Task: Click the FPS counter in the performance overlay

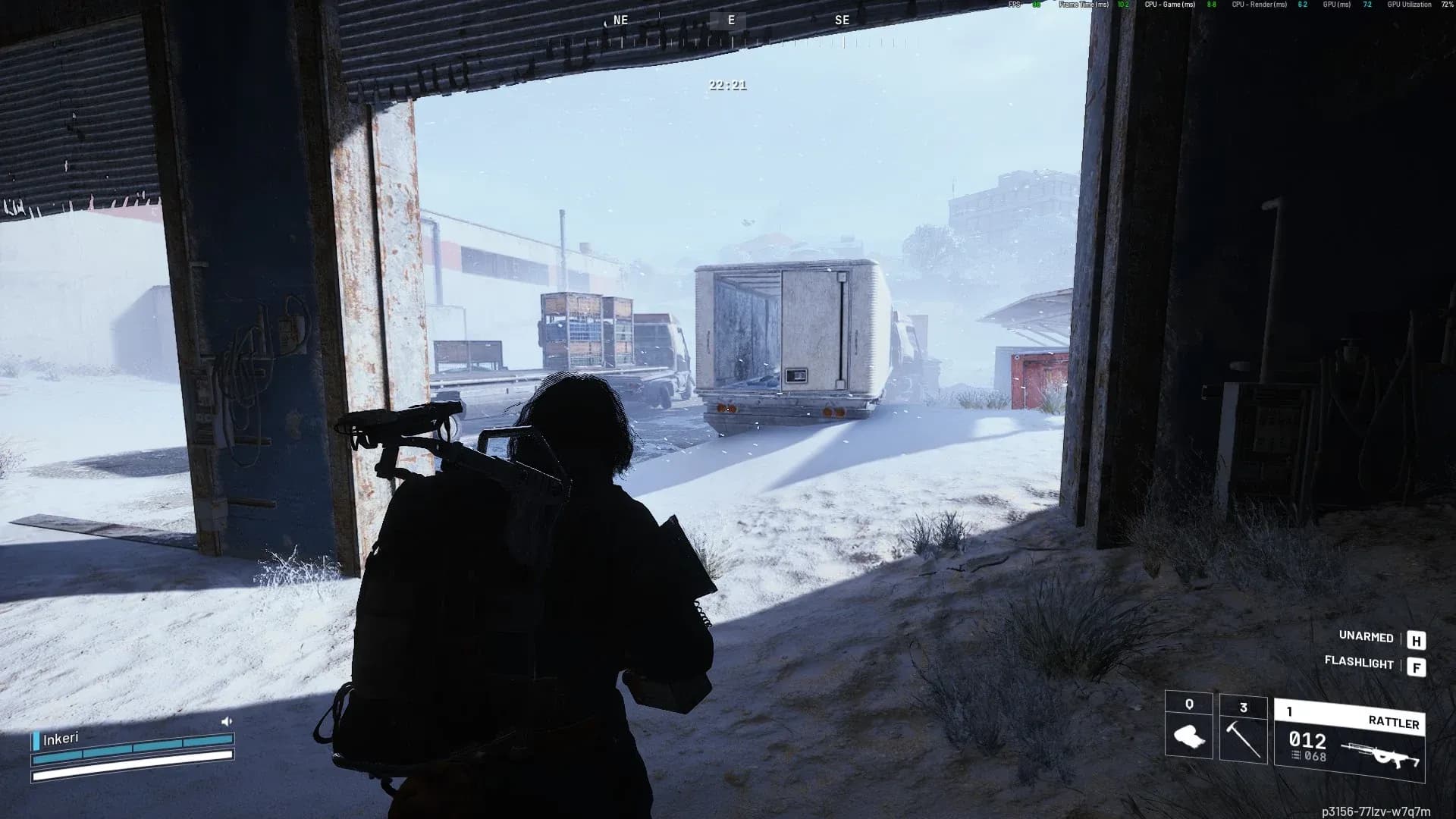Action: (1021, 6)
